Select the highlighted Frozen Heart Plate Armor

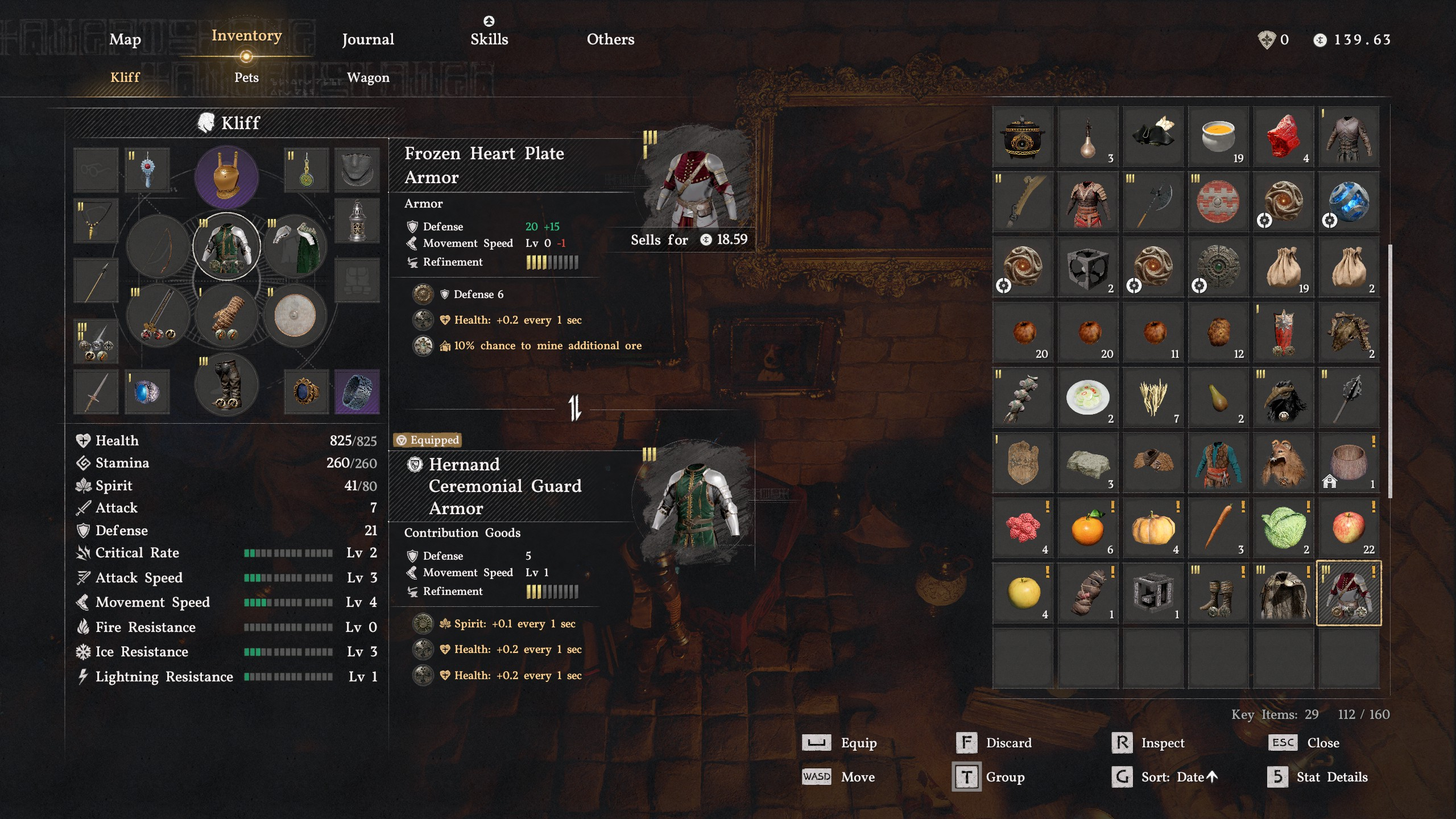pos(1349,593)
